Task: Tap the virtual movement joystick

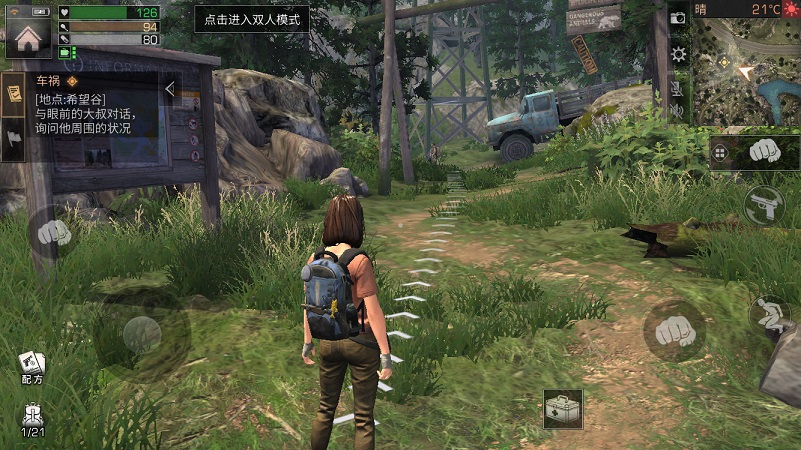Action: 141,335
